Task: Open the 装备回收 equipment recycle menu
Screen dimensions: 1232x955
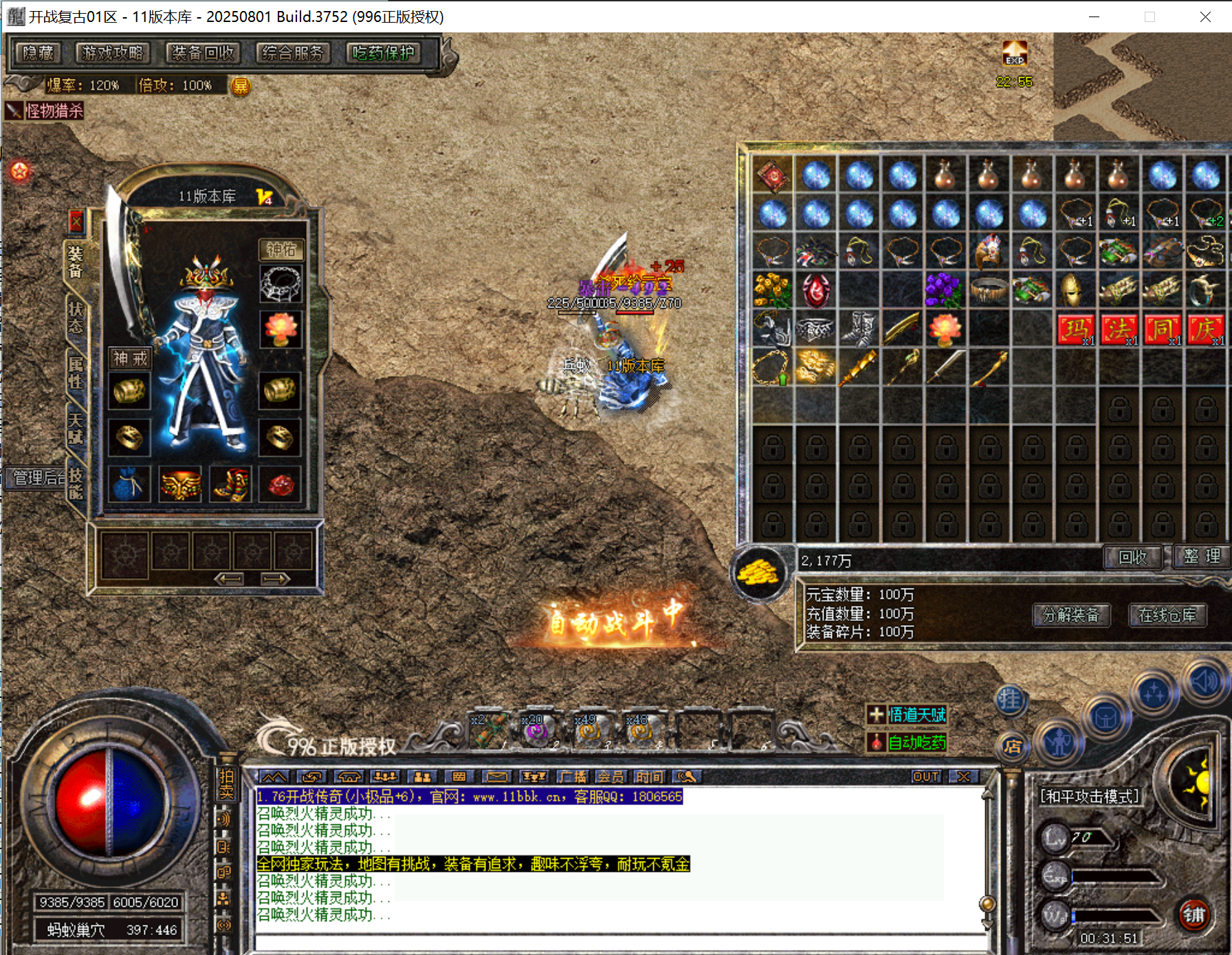Action: click(x=202, y=53)
